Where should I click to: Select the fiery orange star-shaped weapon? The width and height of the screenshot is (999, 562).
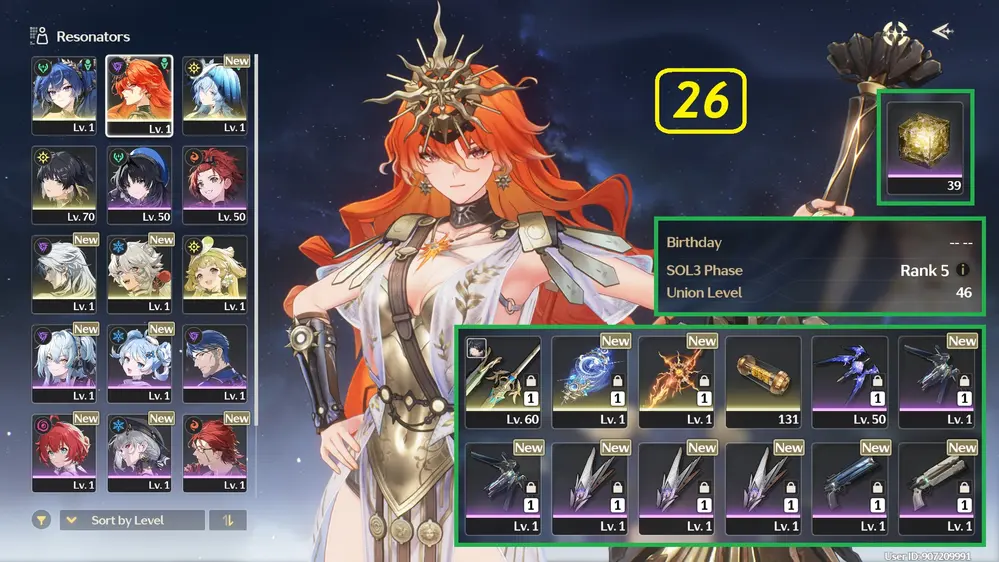676,380
